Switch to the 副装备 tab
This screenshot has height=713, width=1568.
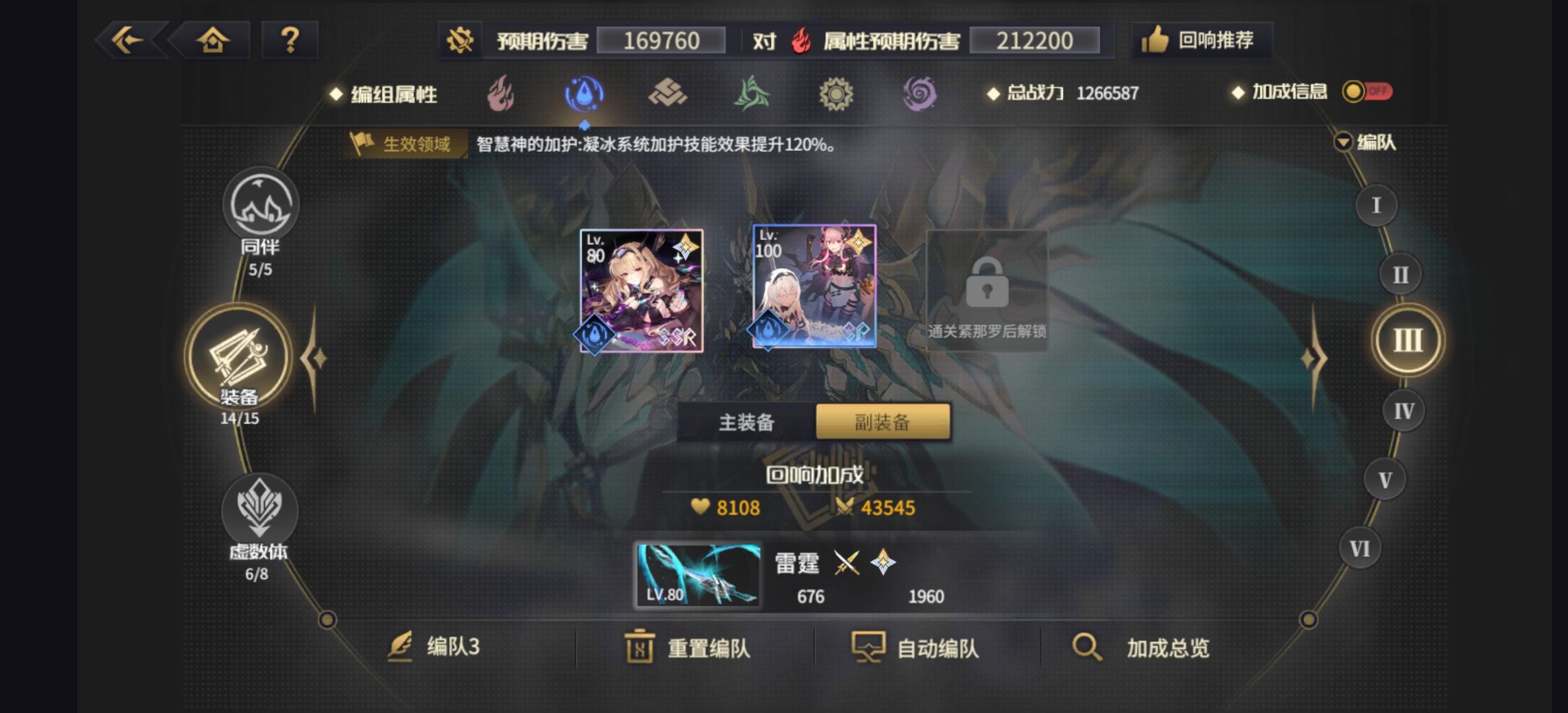(x=884, y=421)
